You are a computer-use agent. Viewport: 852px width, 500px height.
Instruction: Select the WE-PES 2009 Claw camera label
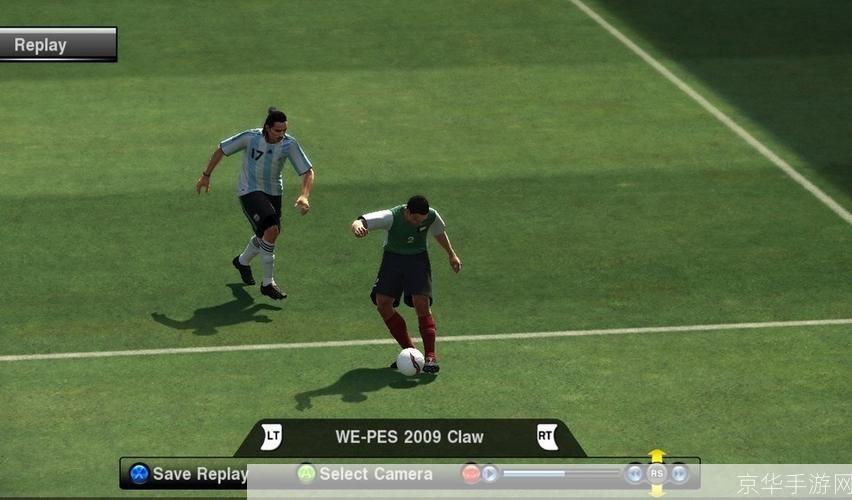(x=409, y=437)
